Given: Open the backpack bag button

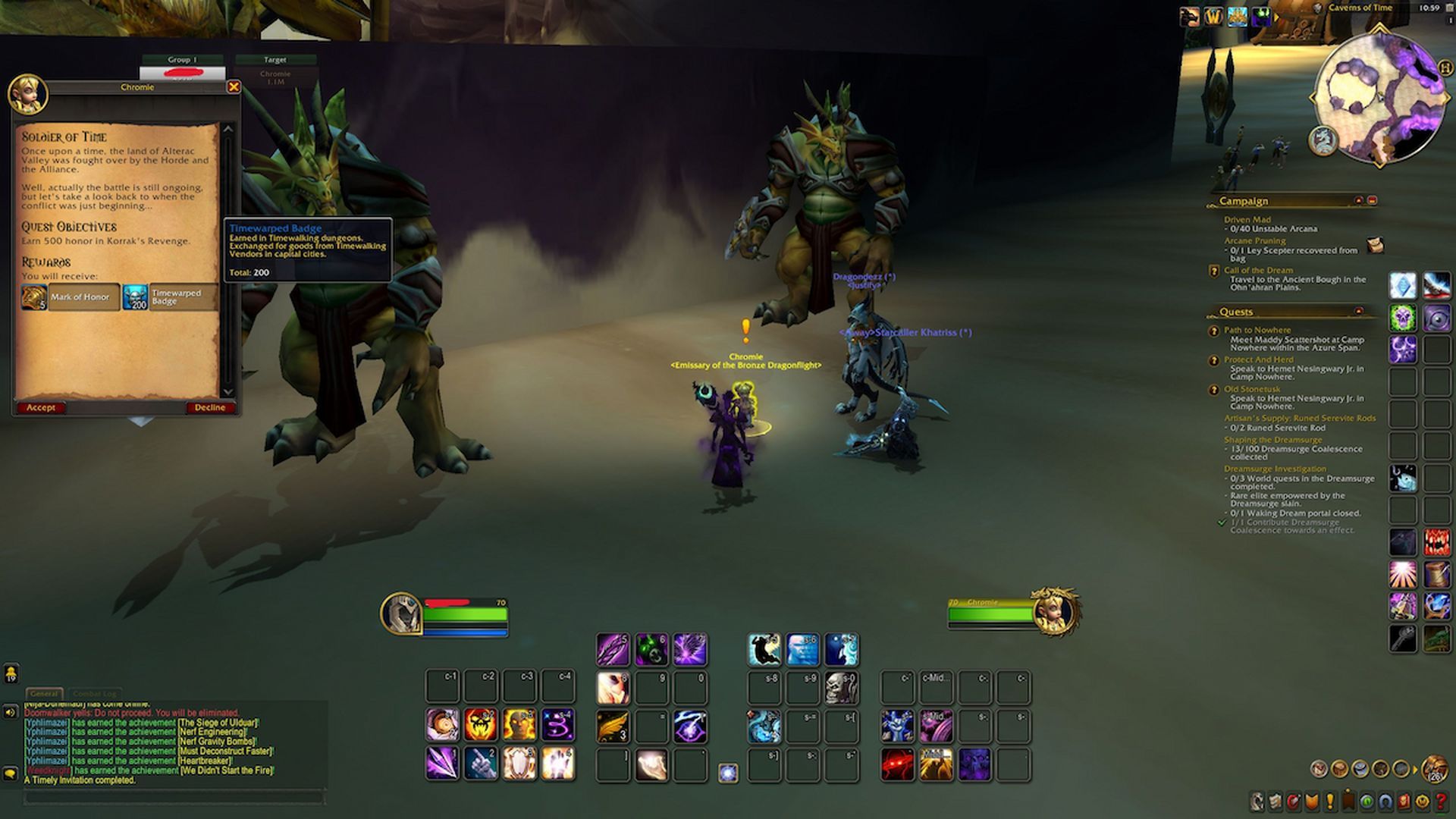Looking at the screenshot, I should coord(1434,769).
